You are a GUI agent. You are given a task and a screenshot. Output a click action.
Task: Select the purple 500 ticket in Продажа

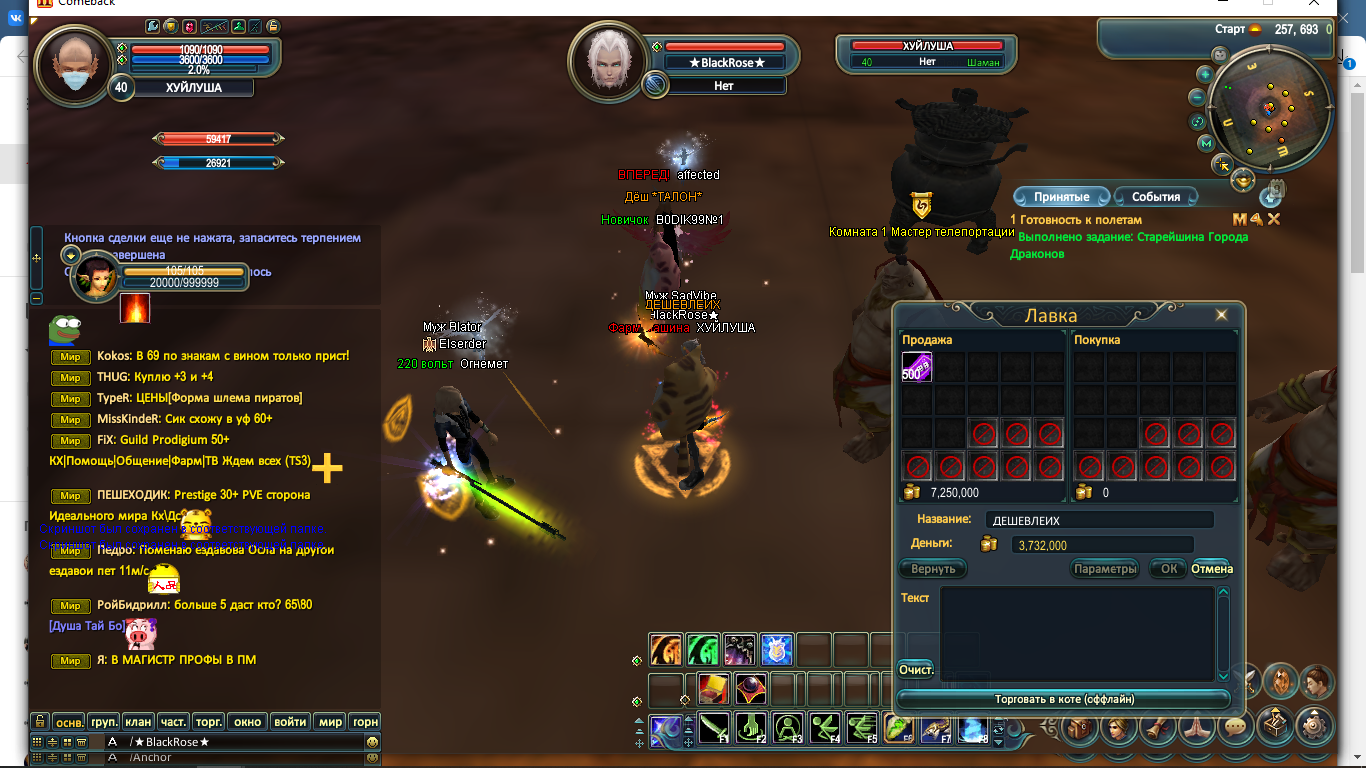coord(917,367)
